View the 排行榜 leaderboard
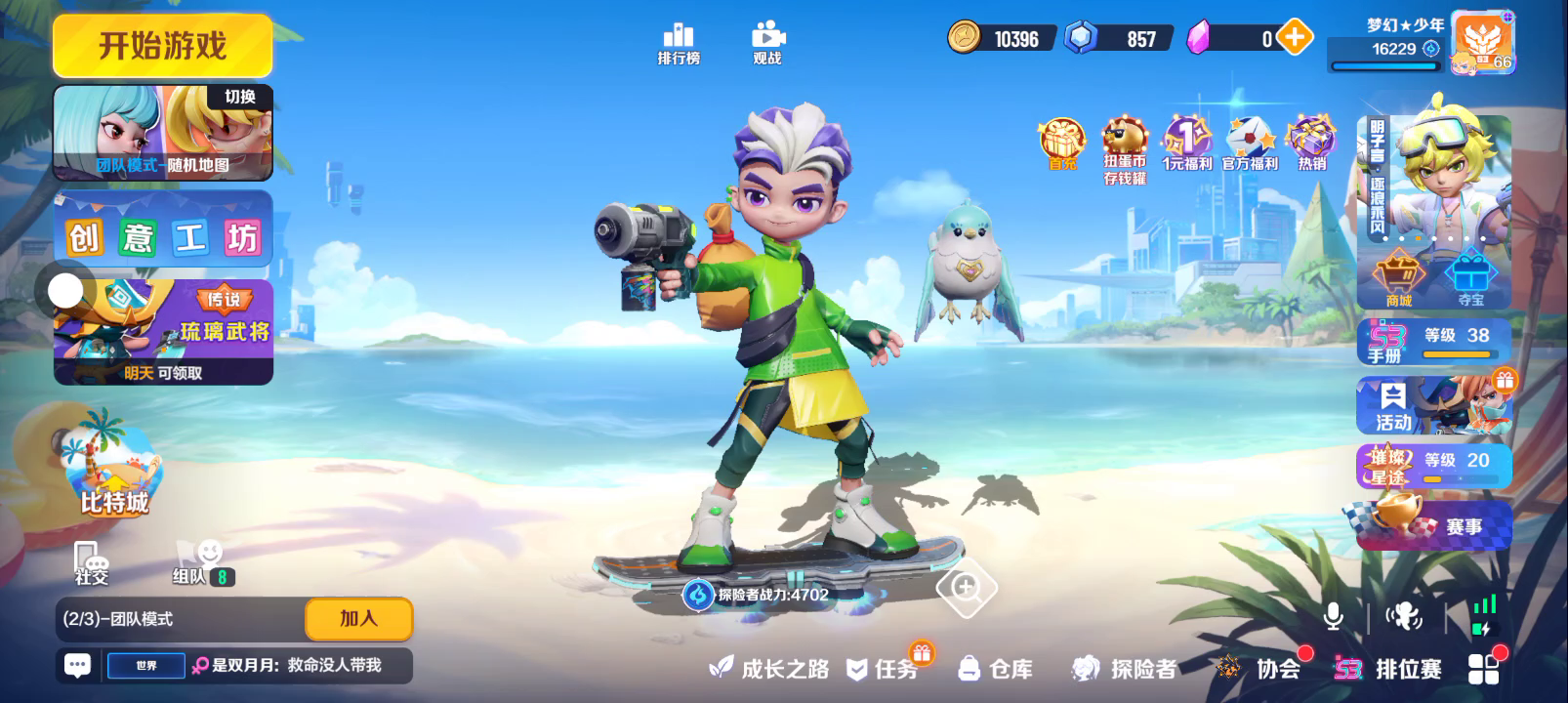 click(679, 43)
